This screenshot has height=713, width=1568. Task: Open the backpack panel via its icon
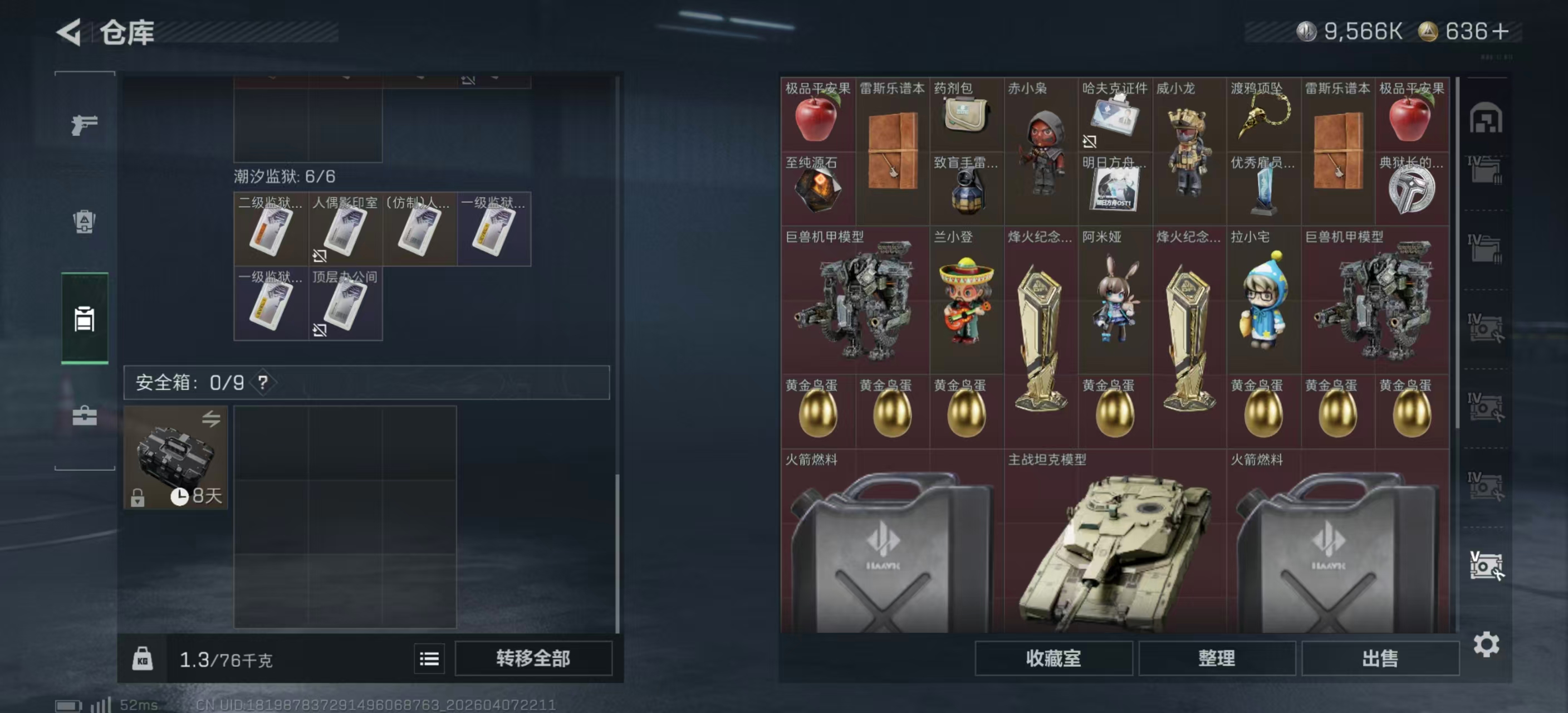pos(84,223)
